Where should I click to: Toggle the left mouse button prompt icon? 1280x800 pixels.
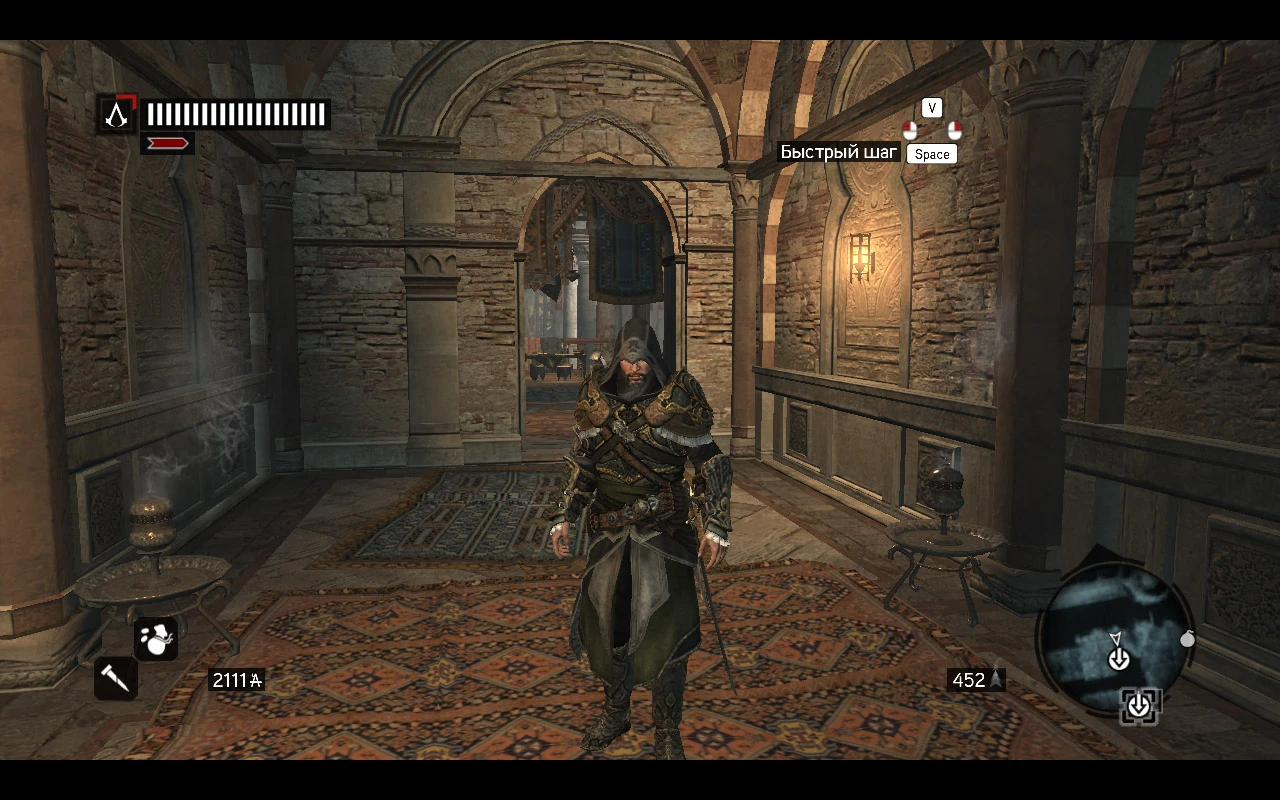910,131
